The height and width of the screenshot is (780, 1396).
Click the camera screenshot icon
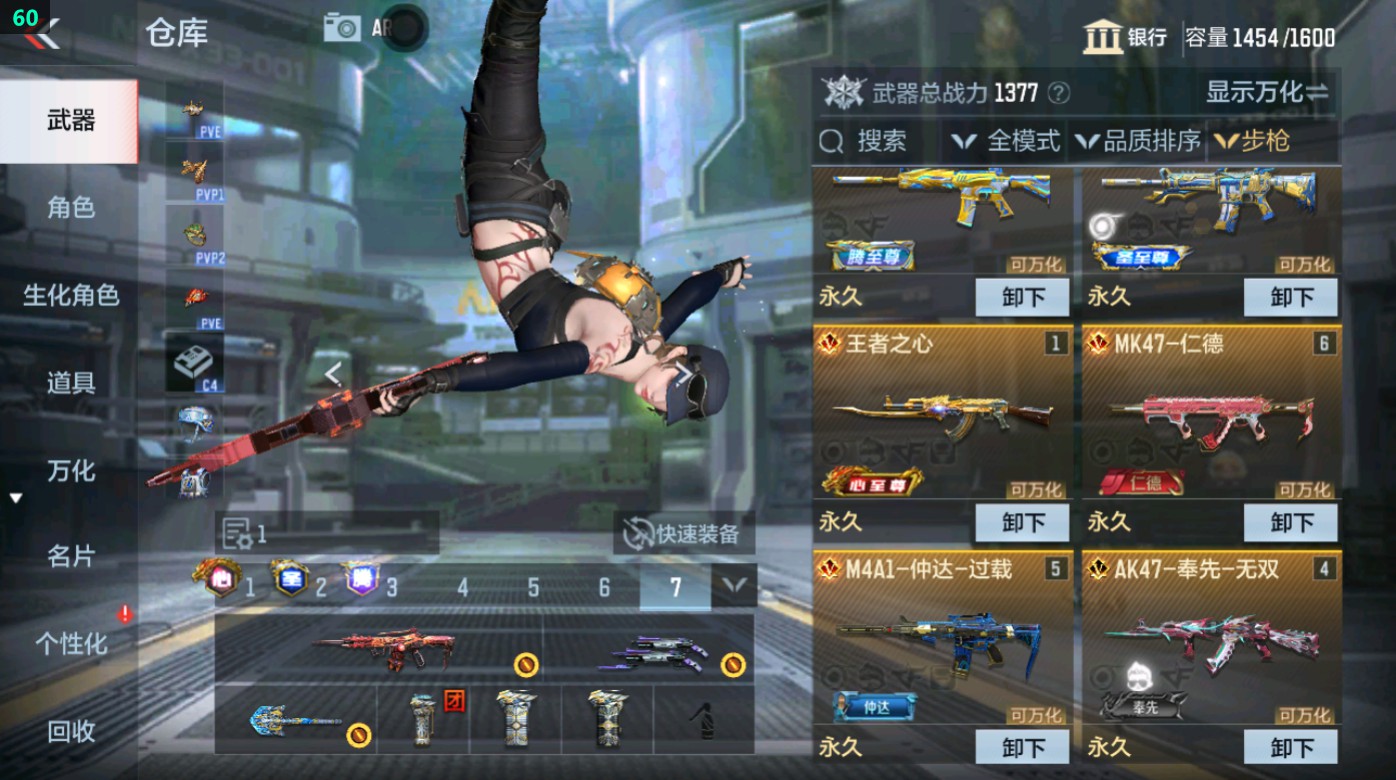(343, 27)
